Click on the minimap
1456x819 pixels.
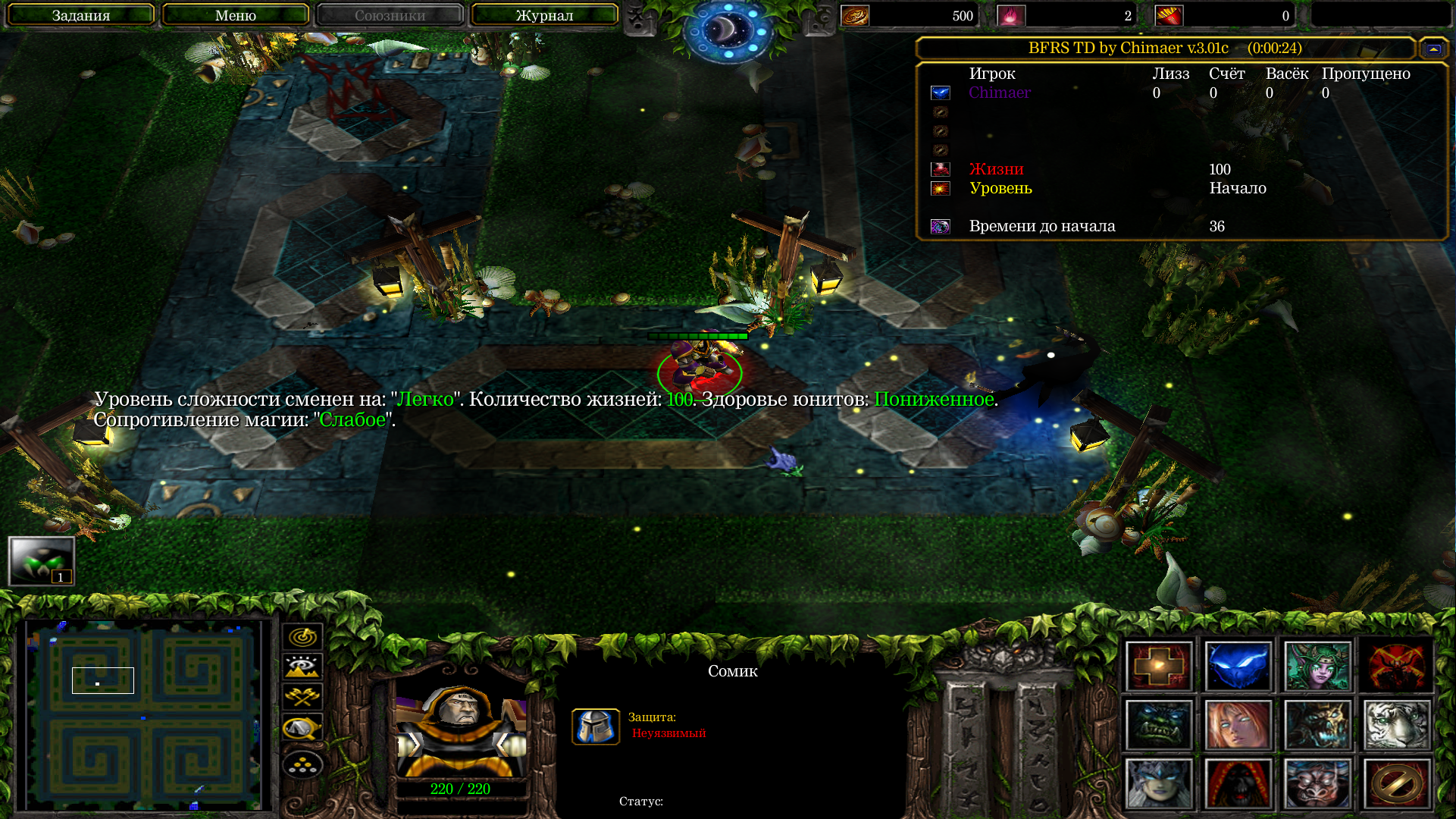pos(144,714)
